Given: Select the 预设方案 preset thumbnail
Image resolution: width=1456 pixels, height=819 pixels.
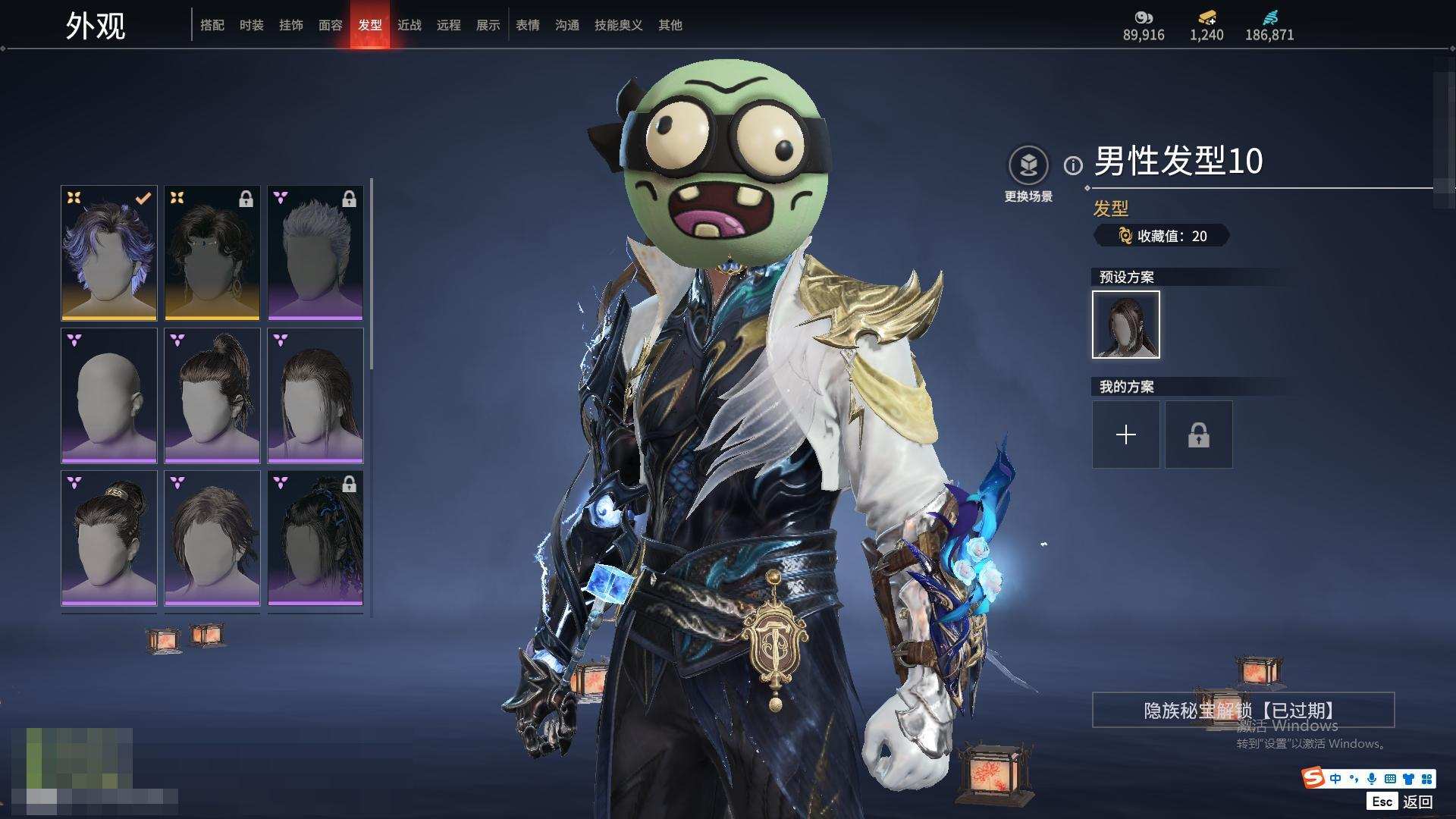Looking at the screenshot, I should [1126, 325].
